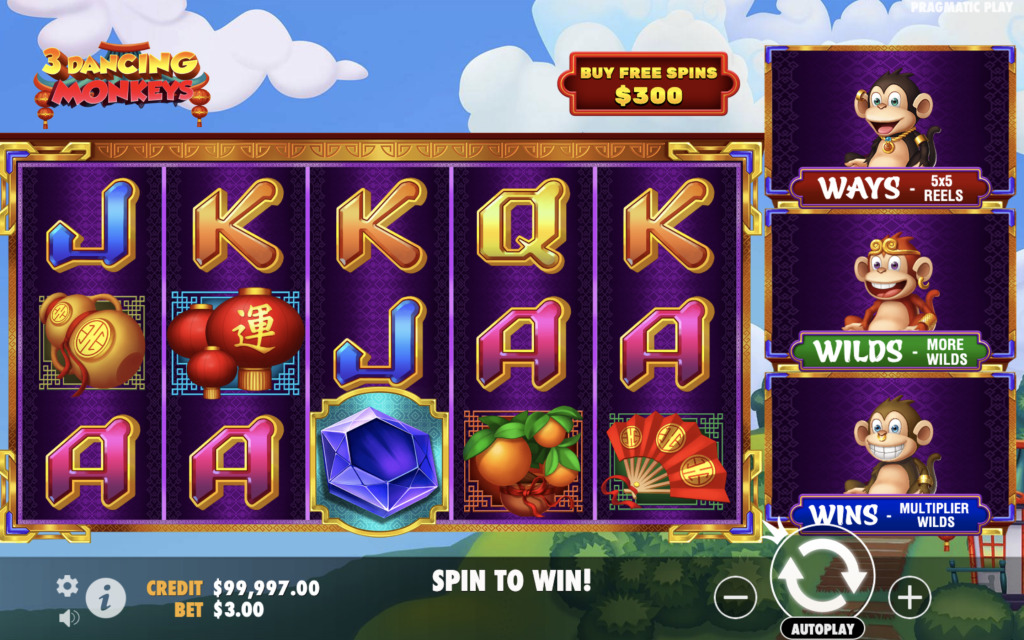Show the game info paytable

[105, 598]
